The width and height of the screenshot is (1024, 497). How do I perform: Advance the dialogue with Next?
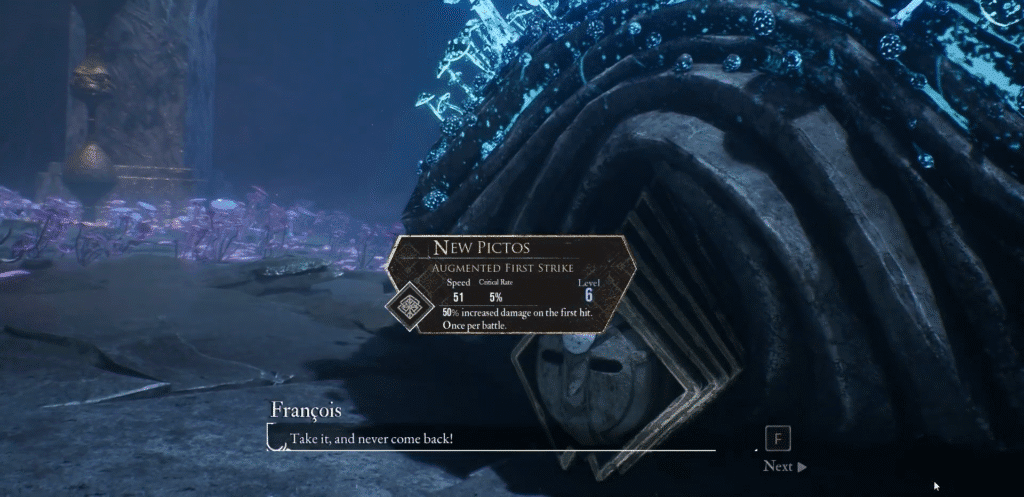pyautogui.click(x=784, y=466)
